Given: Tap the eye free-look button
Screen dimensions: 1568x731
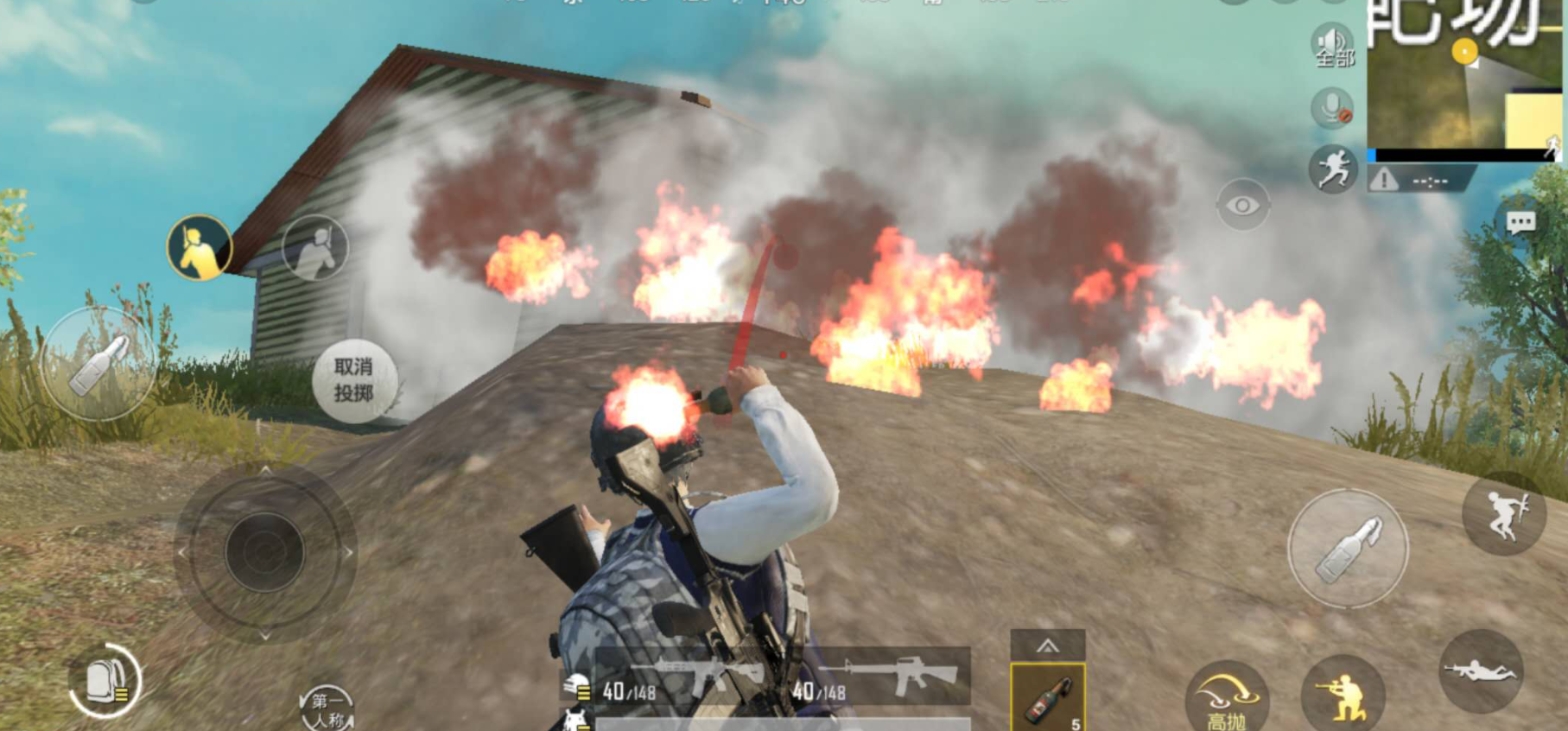Looking at the screenshot, I should (x=1242, y=206).
